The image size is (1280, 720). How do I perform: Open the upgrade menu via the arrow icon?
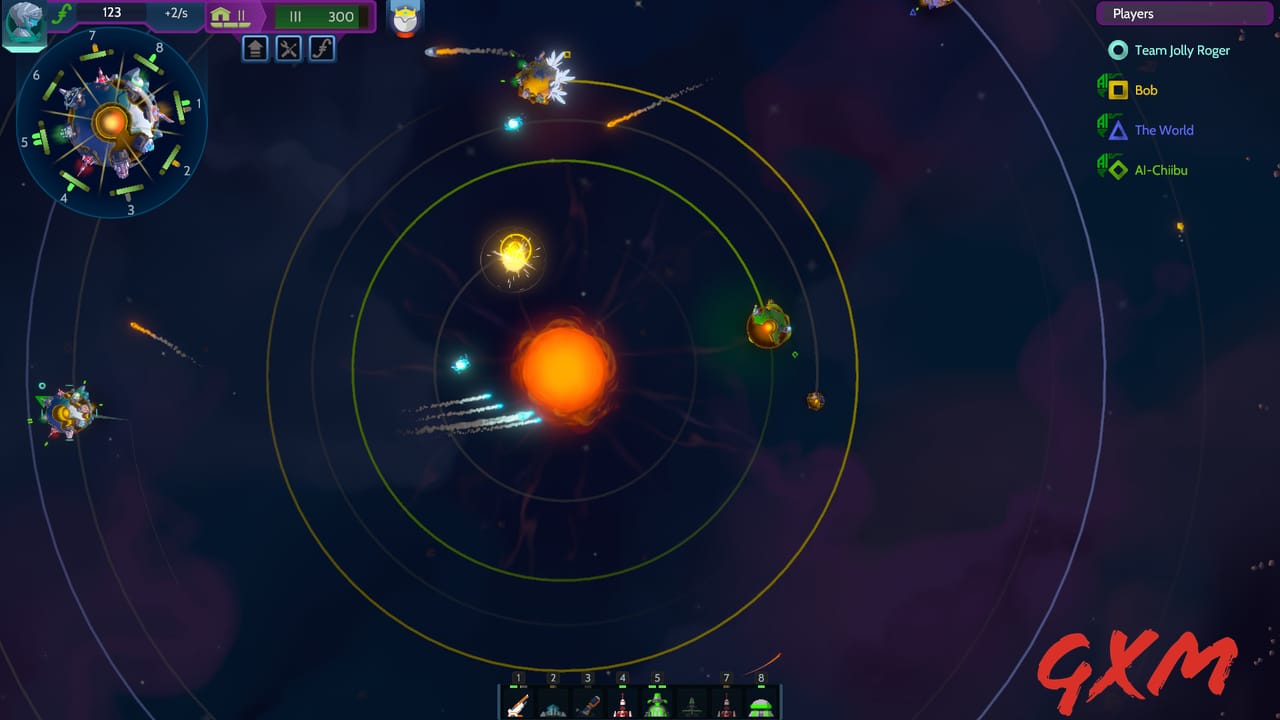[255, 48]
